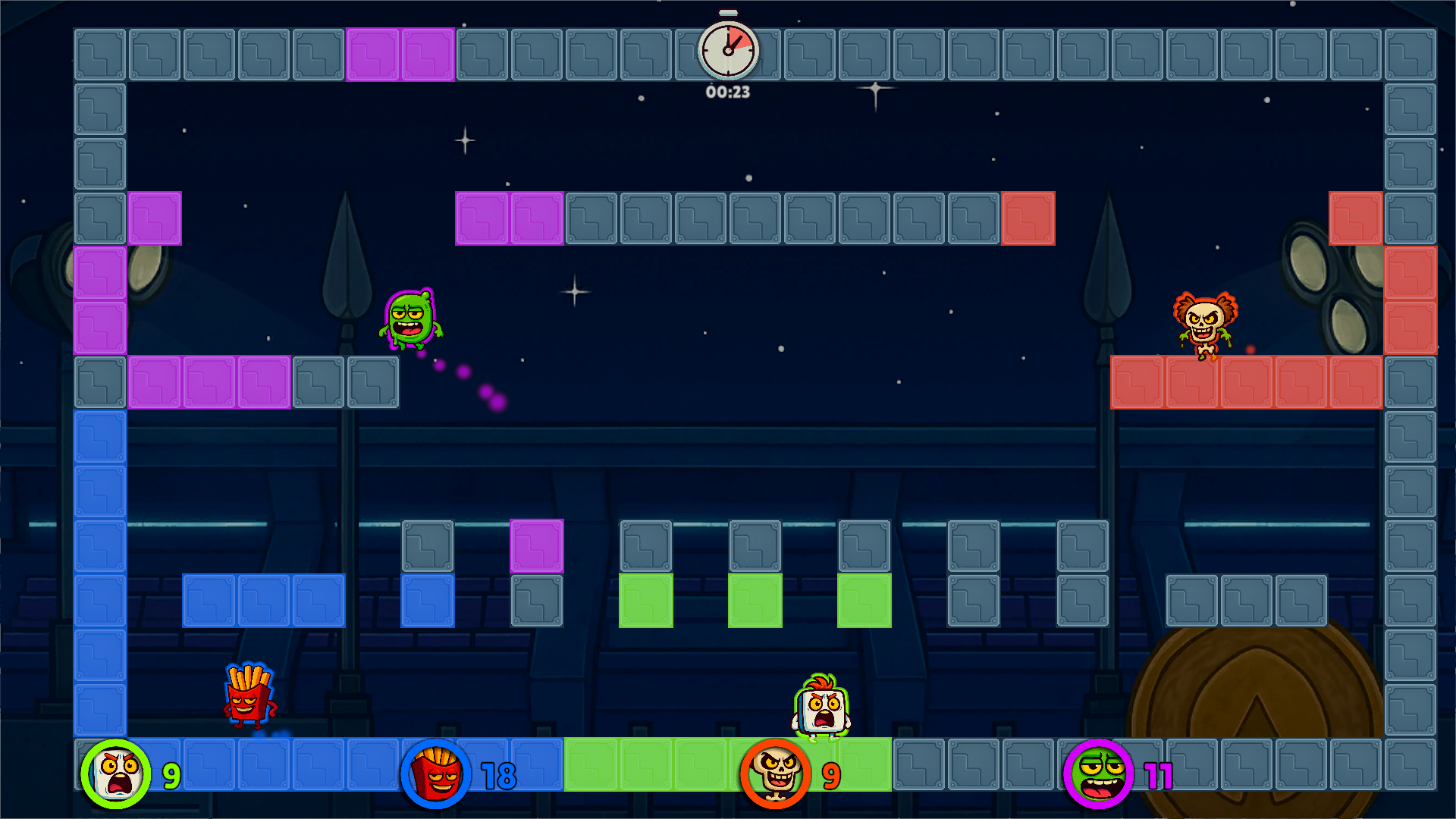Click the topmost purple block pair on the ceiling
Image resolution: width=1456 pixels, height=819 pixels.
(400, 53)
